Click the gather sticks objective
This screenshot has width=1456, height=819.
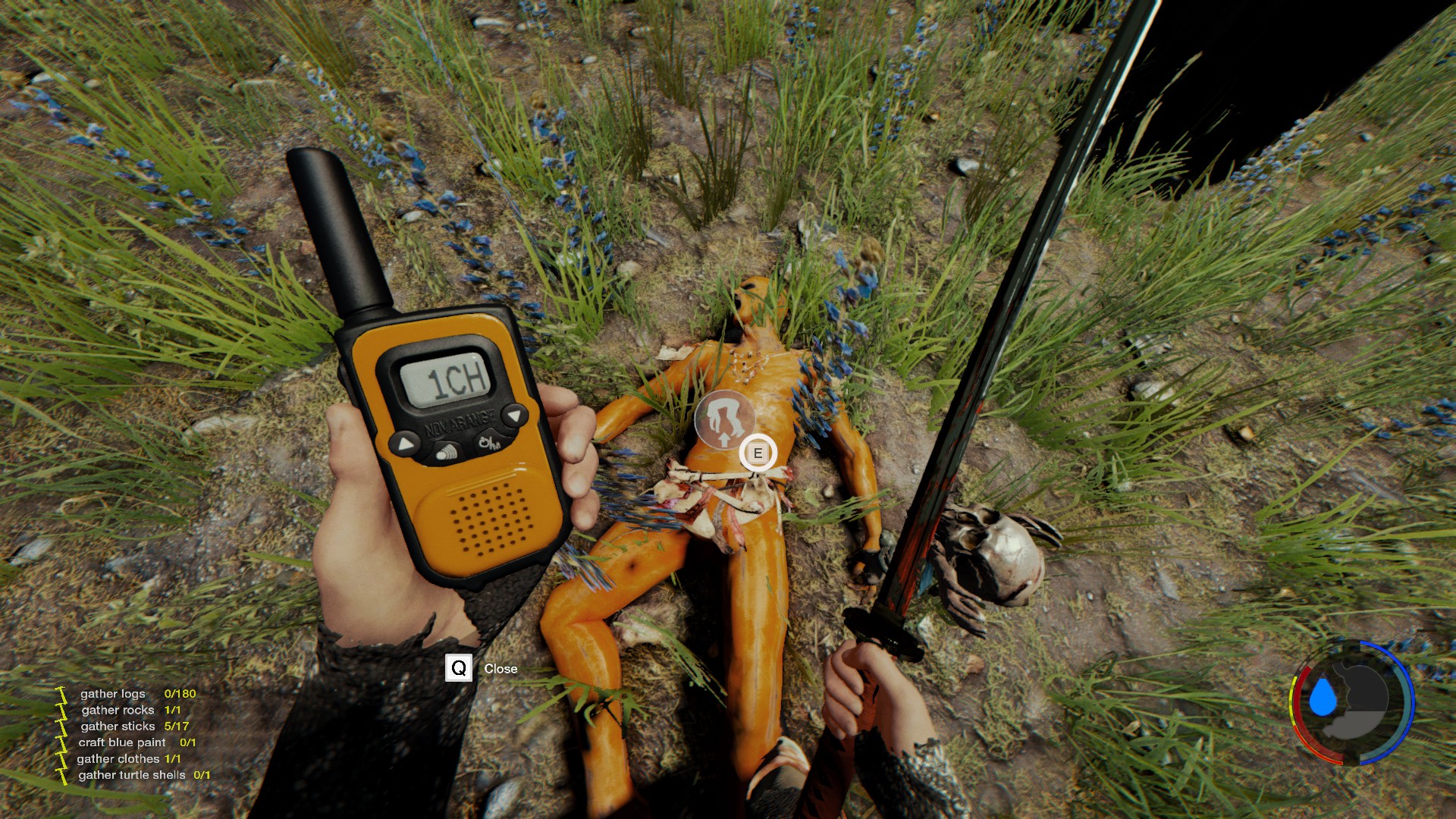pyautogui.click(x=134, y=726)
